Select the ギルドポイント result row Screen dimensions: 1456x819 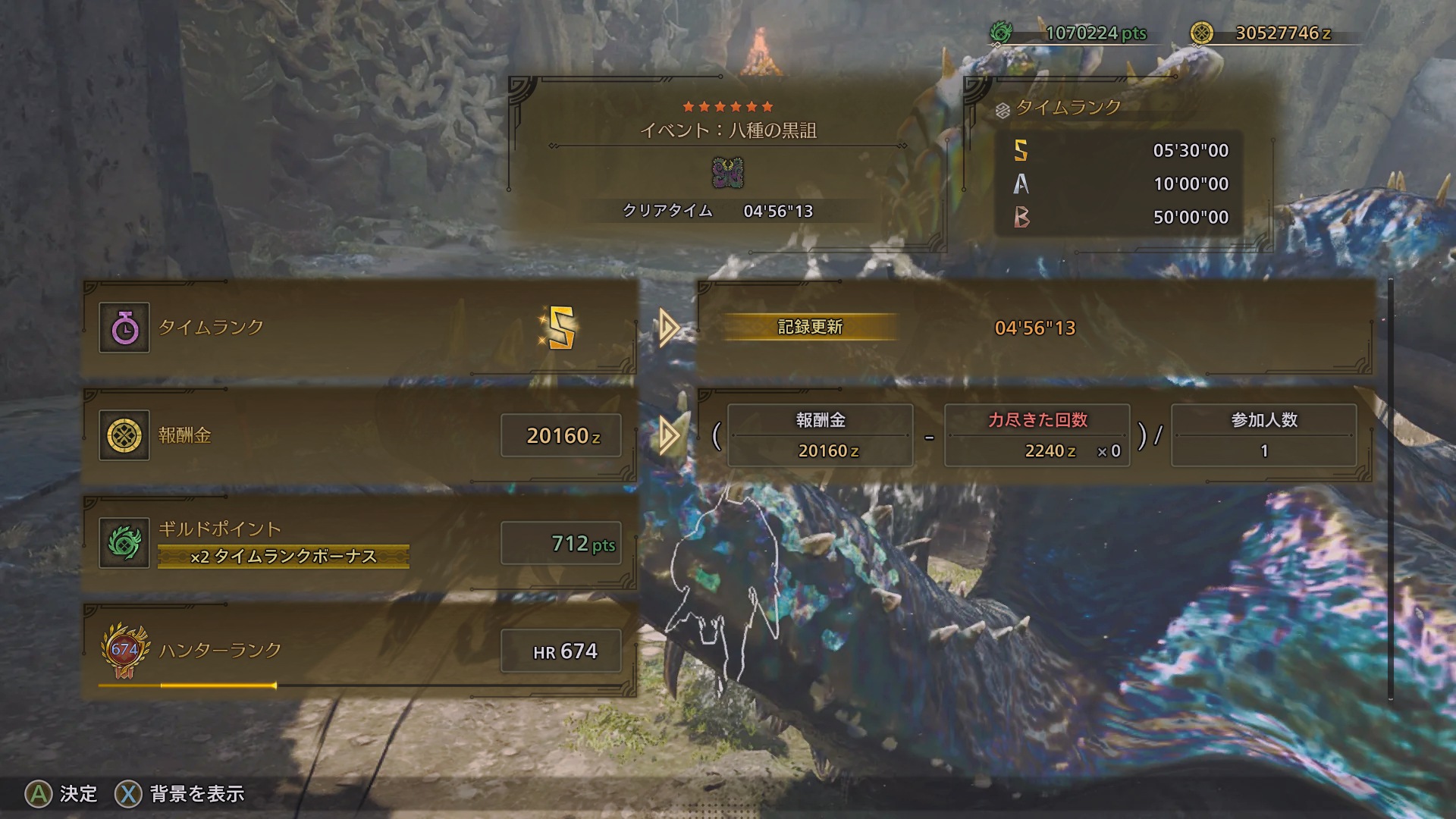click(x=359, y=544)
